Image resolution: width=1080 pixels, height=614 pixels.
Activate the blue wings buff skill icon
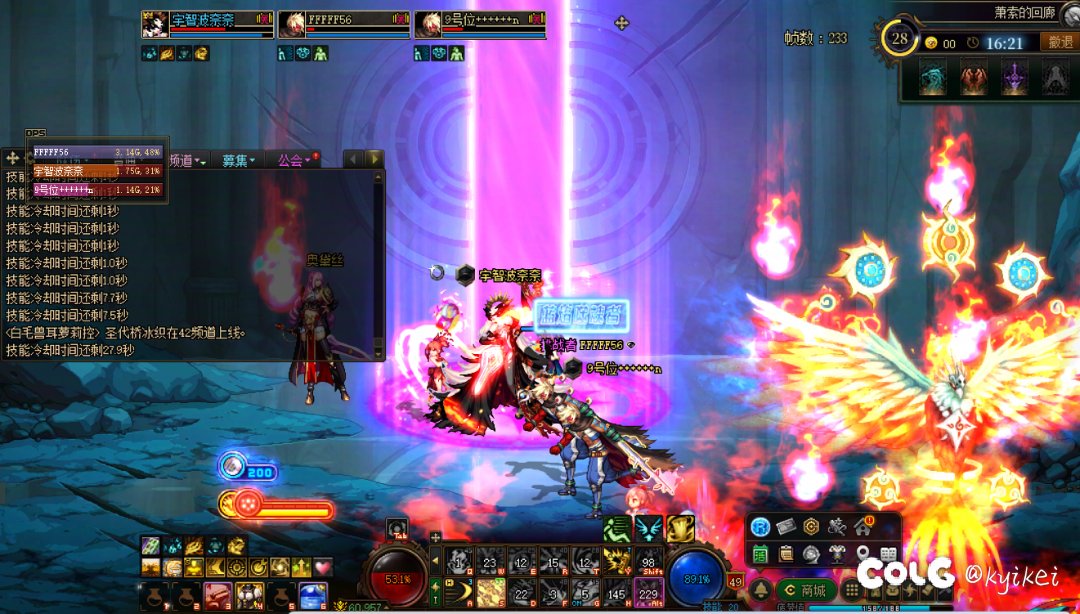point(649,528)
